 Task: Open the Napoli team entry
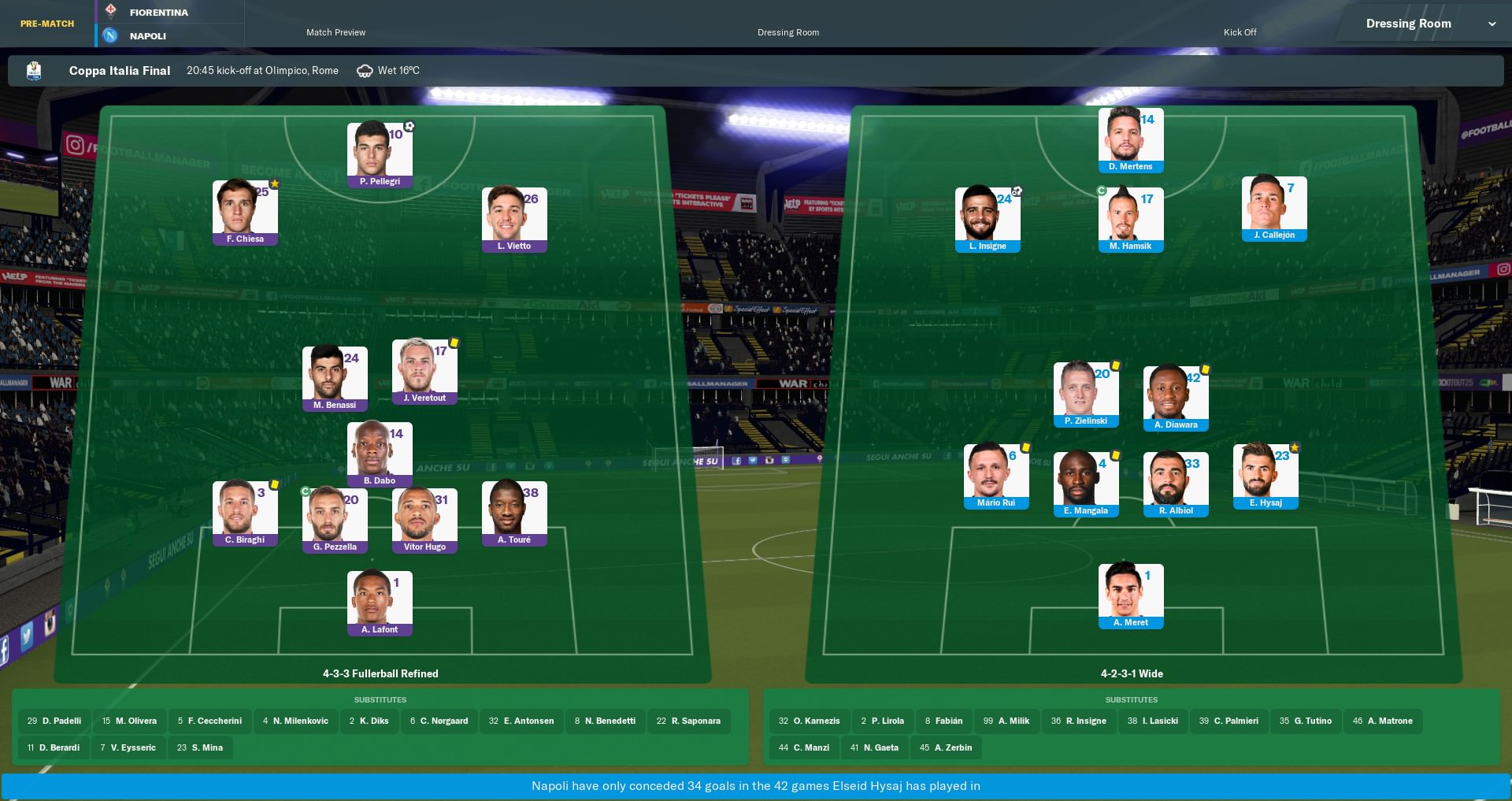point(148,36)
